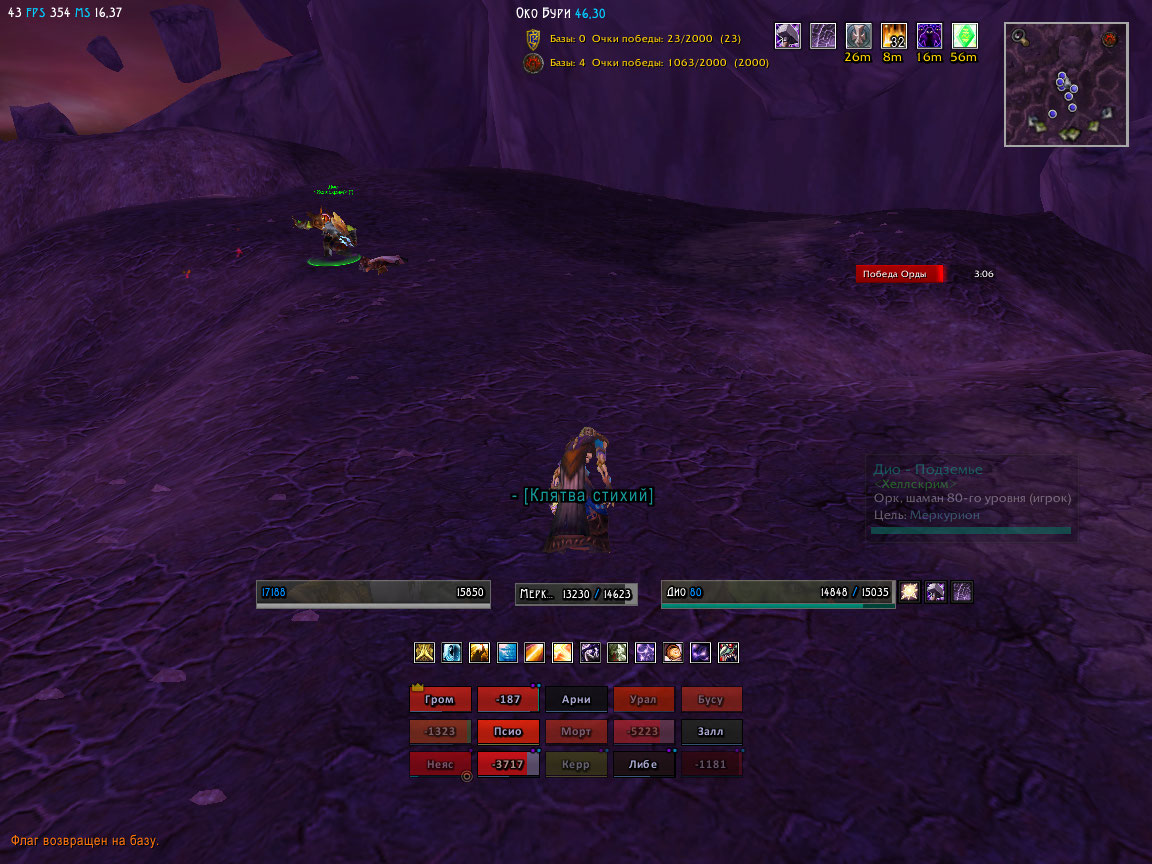Viewport: 1152px width, 864px height.
Task: Target raid member Арни
Action: pyautogui.click(x=576, y=699)
